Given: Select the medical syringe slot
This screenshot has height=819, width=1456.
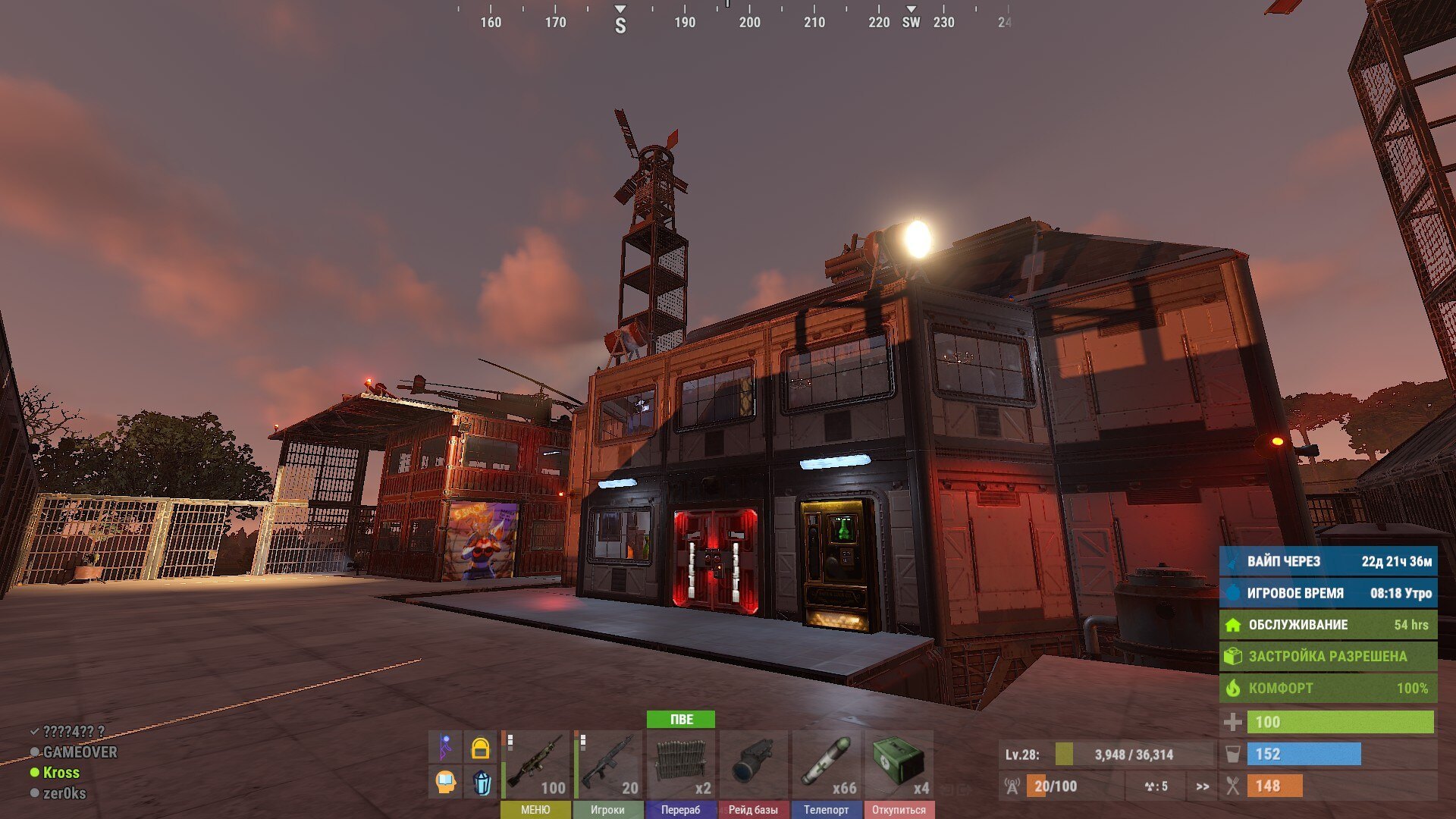Looking at the screenshot, I should coord(826,764).
